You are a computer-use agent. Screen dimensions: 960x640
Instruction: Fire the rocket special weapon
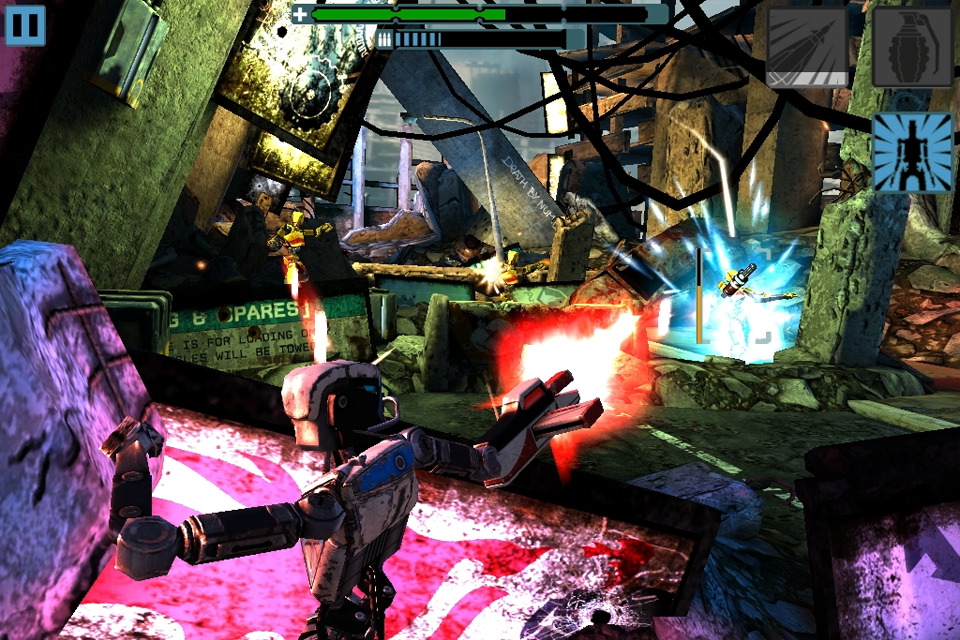(807, 47)
